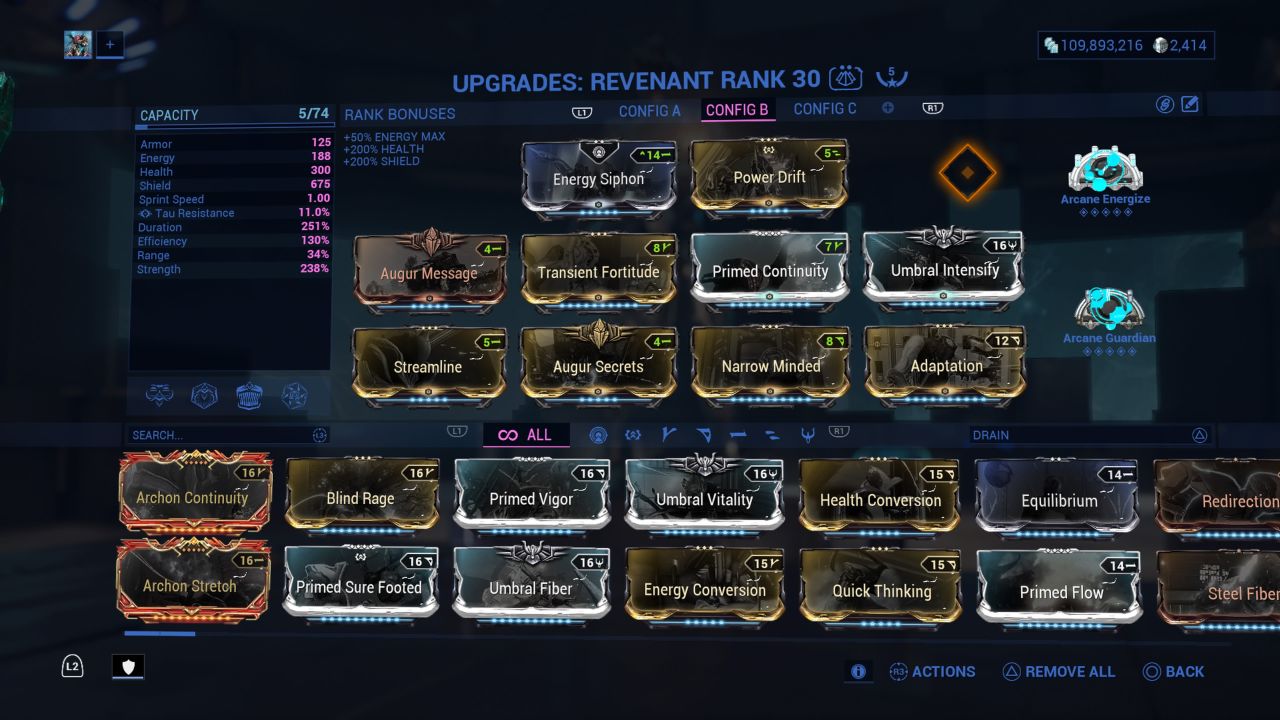Switch to the CONFIG A tab
The height and width of the screenshot is (720, 1280).
point(650,110)
